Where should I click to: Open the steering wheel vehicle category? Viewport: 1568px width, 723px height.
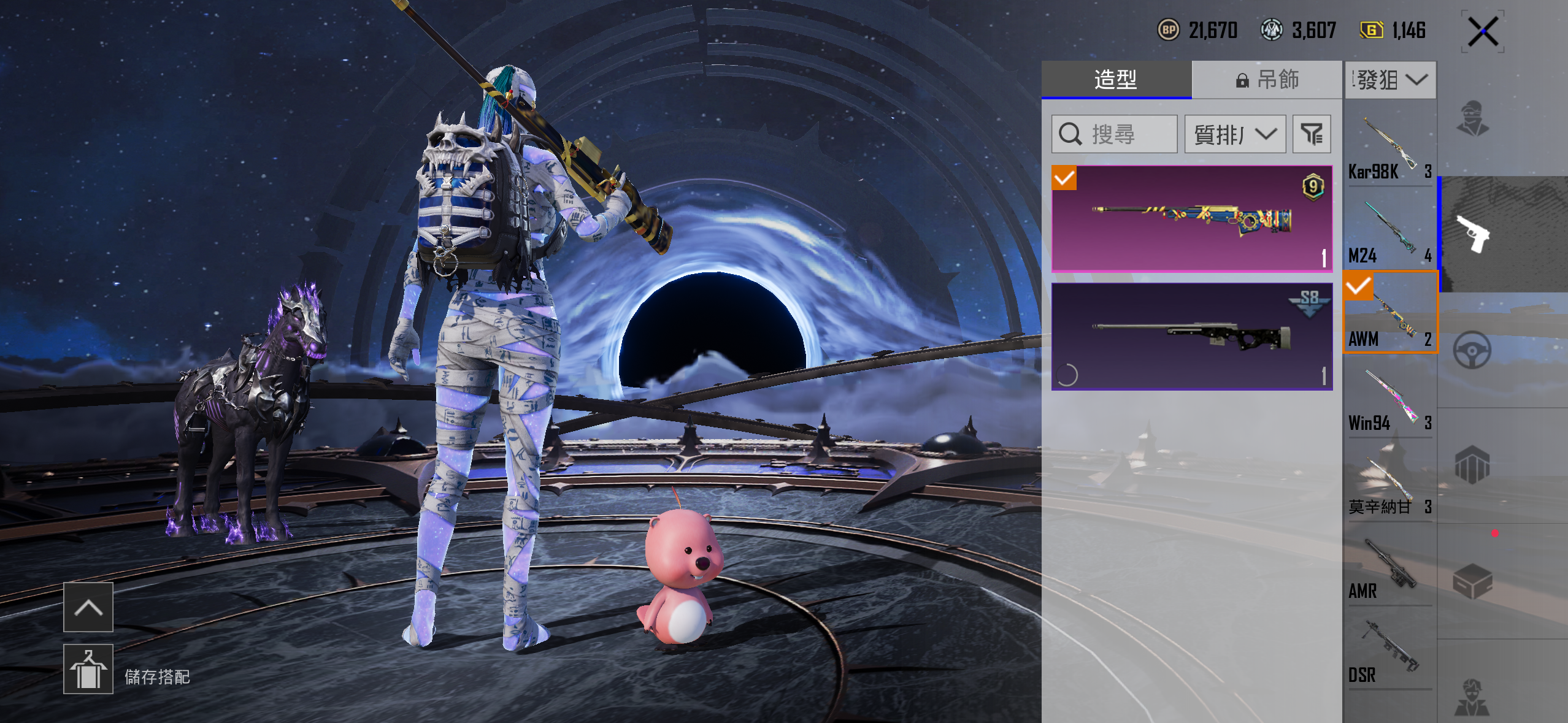1472,350
